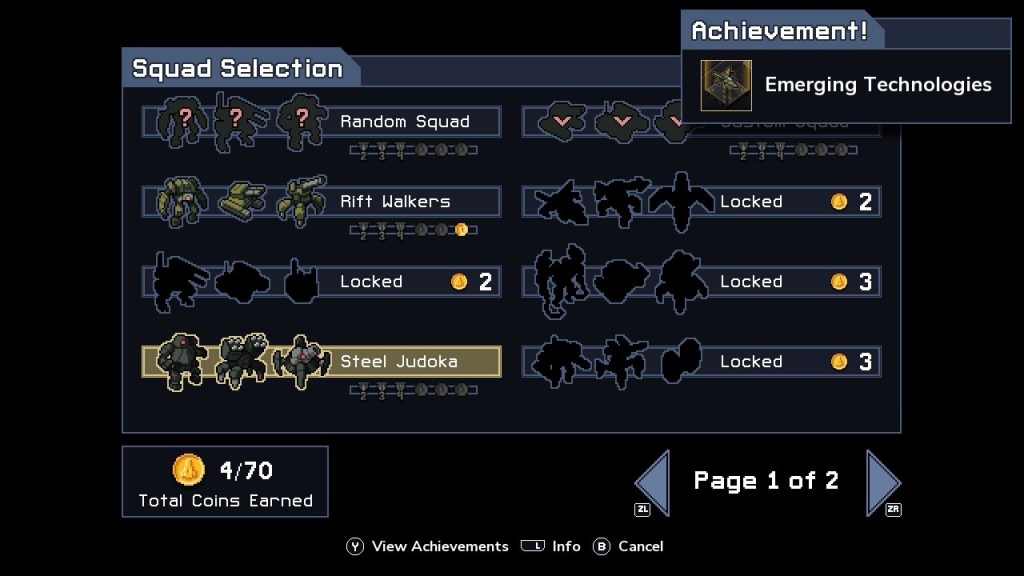The width and height of the screenshot is (1024, 576).
Task: Pick the locked squad directly below Rift Walkers
Action: tap(321, 282)
